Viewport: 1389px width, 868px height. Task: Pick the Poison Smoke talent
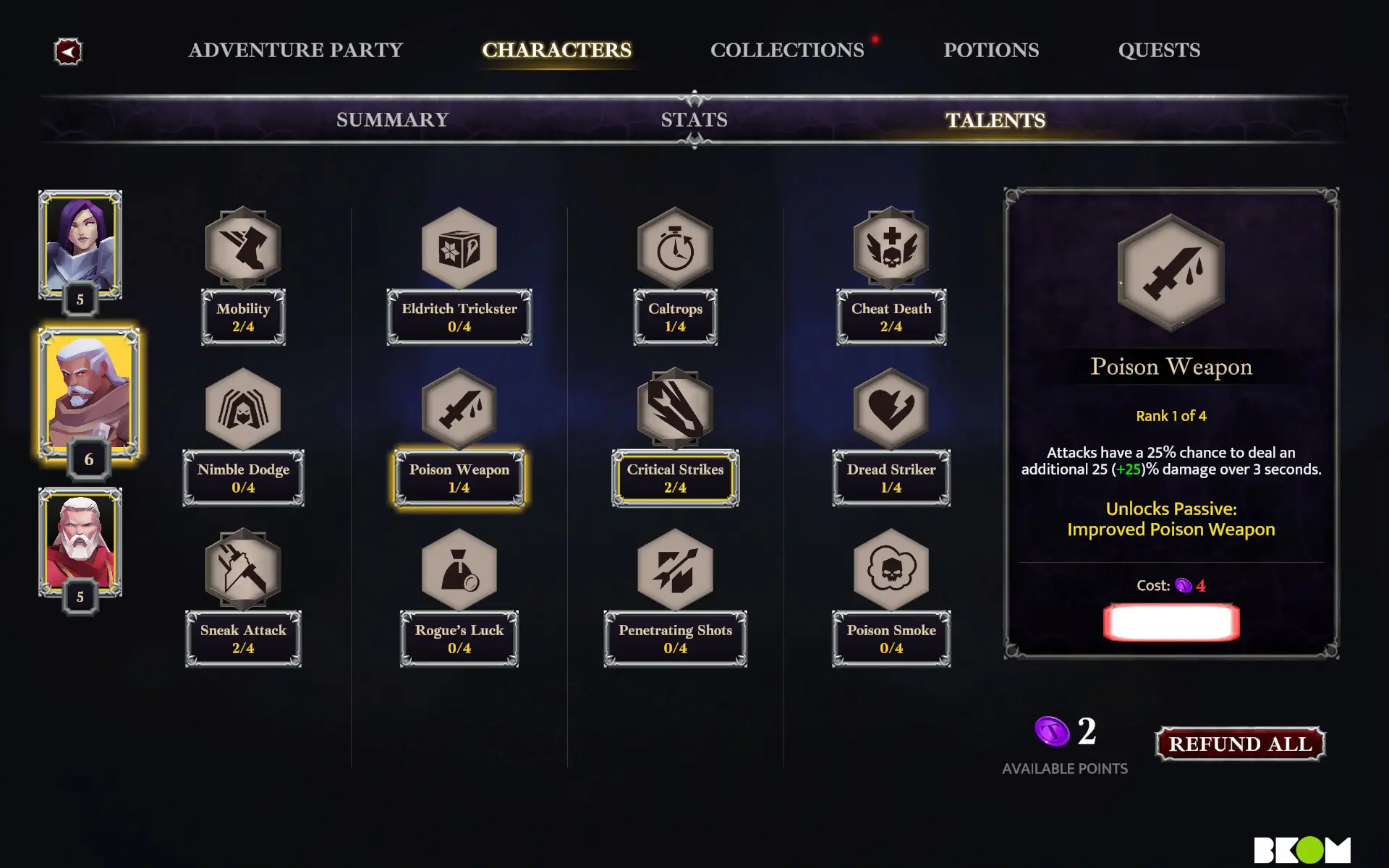click(891, 570)
